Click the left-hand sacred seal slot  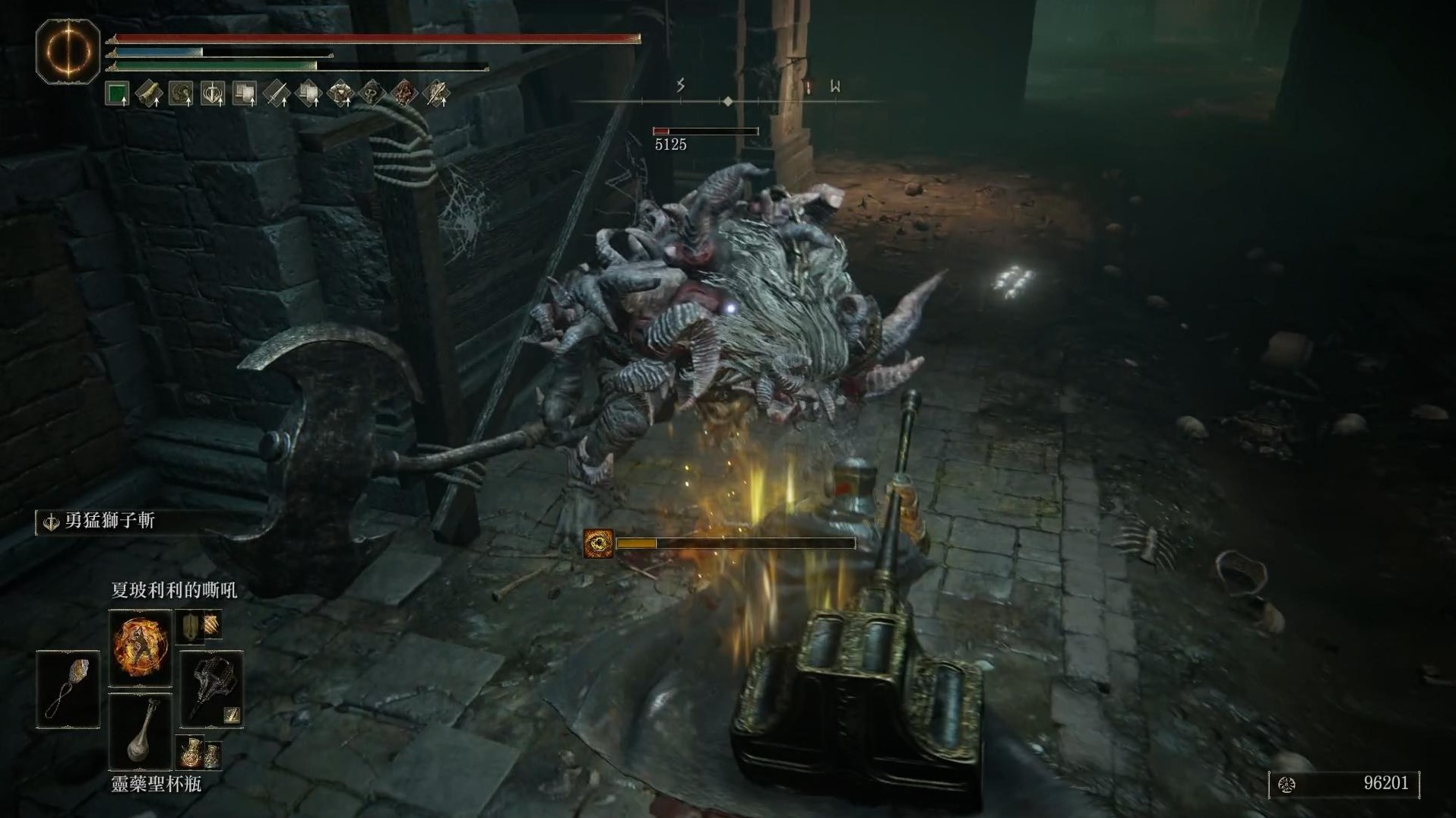coord(68,690)
